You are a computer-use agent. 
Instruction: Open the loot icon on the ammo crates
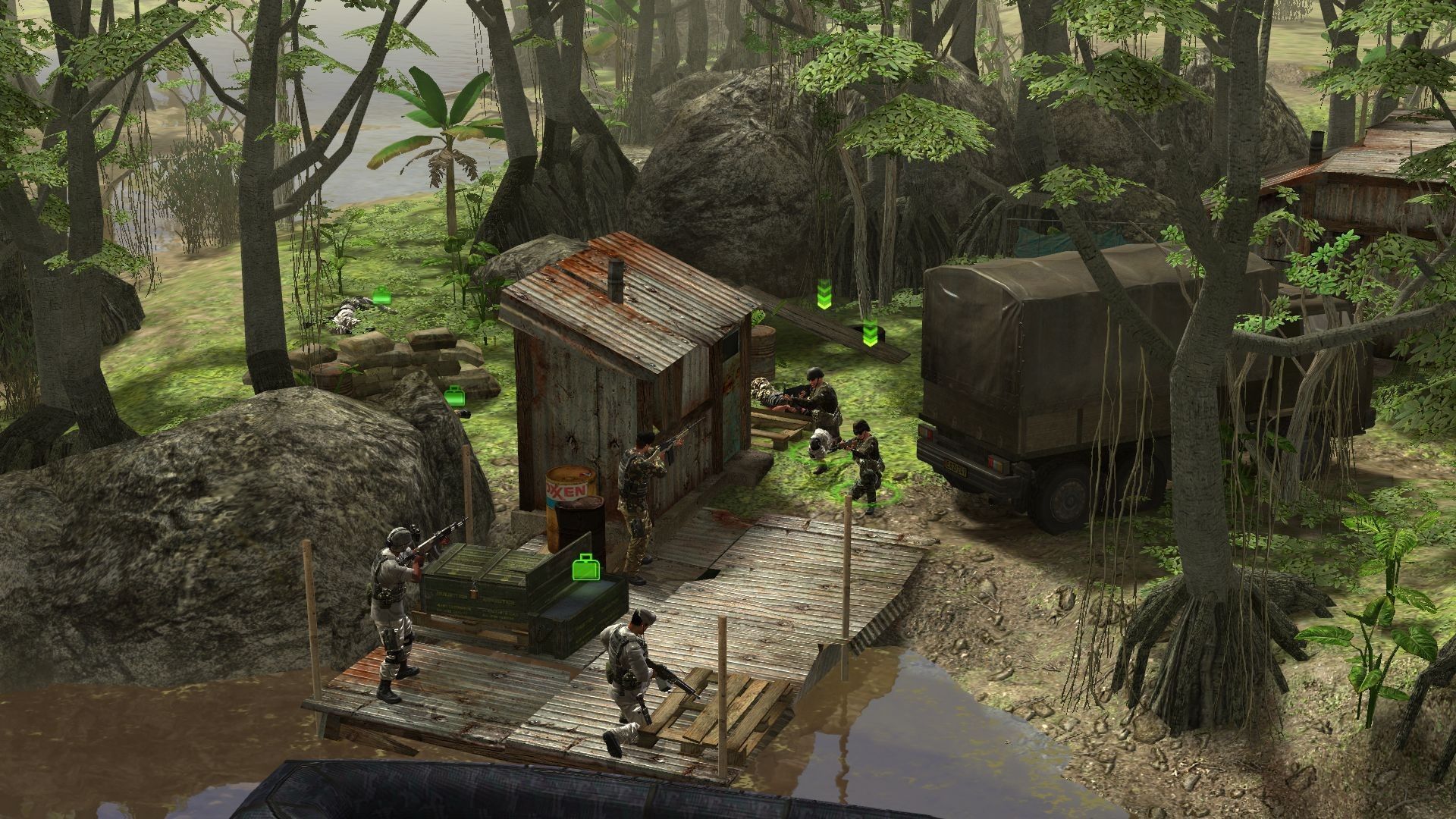584,566
